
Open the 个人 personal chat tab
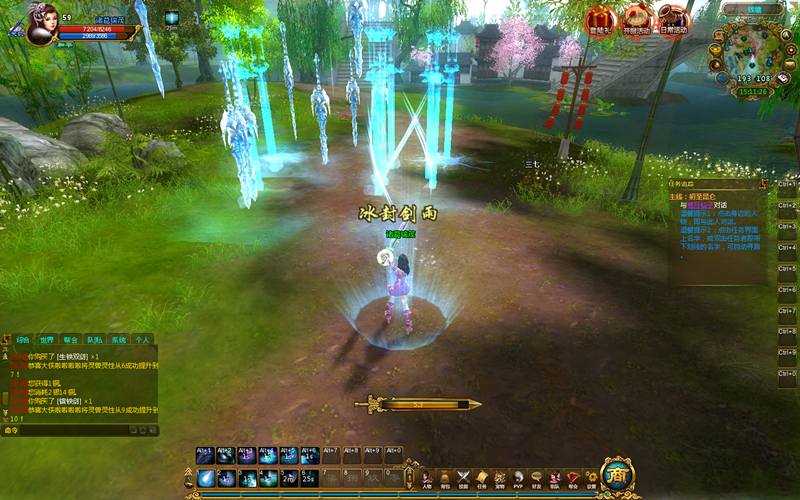click(x=142, y=340)
